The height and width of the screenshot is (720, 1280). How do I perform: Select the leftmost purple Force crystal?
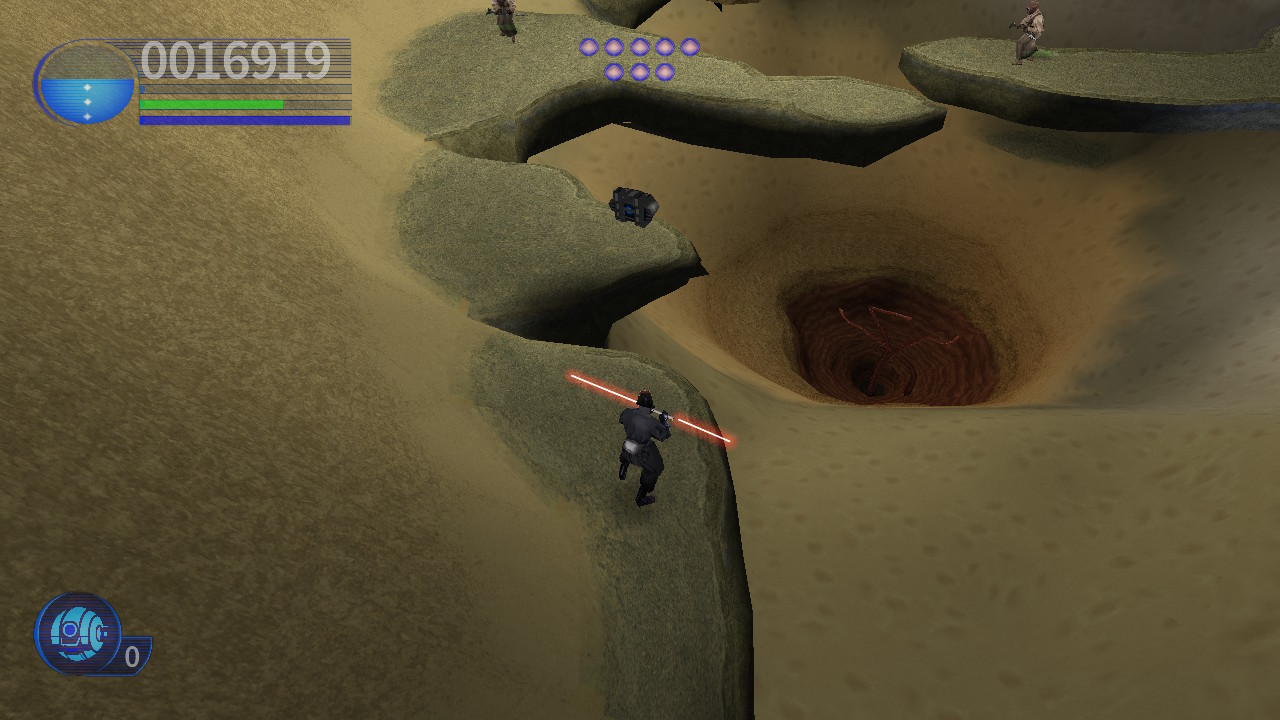[589, 47]
